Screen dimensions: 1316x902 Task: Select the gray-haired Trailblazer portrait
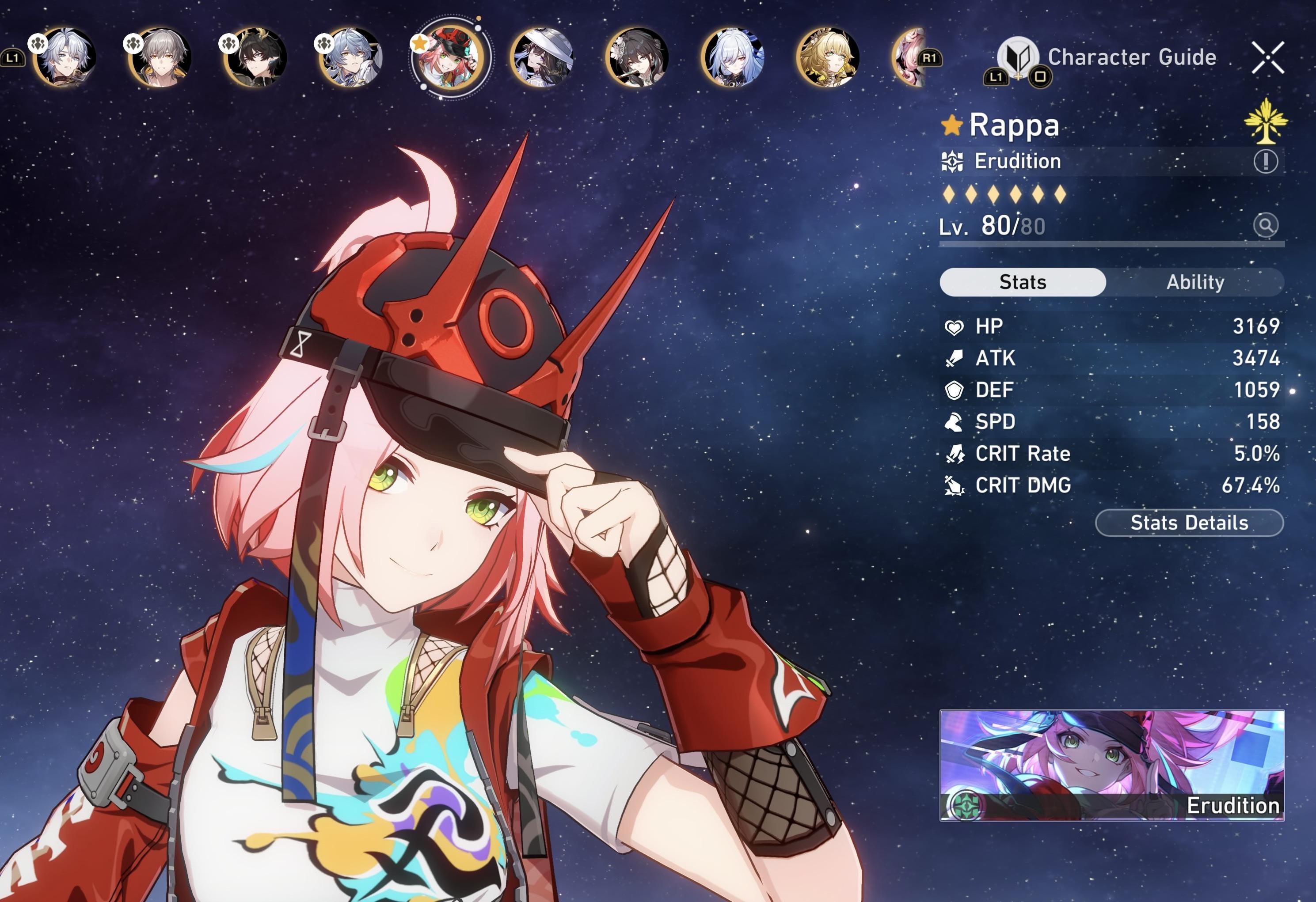click(160, 58)
